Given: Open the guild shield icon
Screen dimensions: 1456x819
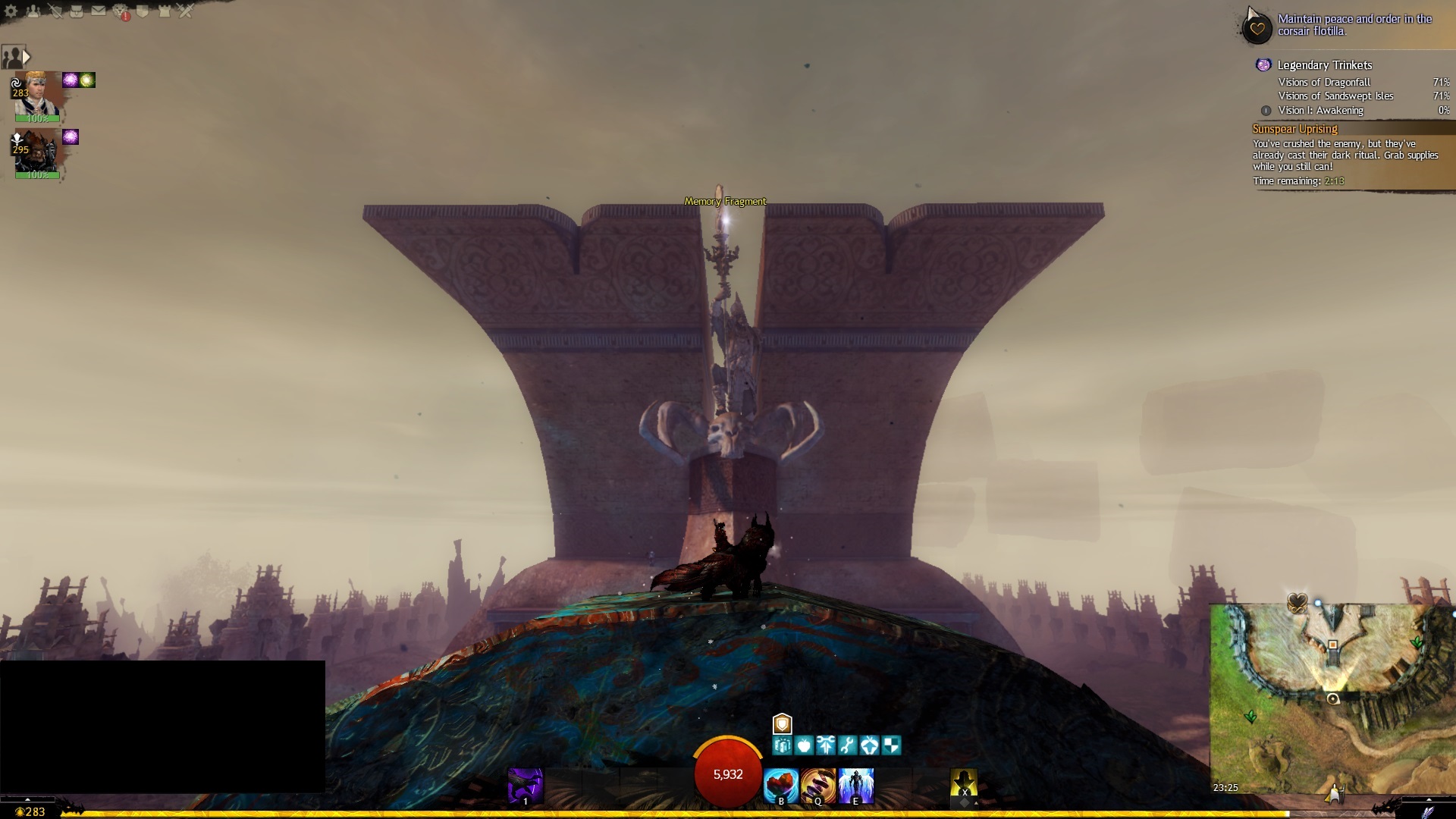Looking at the screenshot, I should pyautogui.click(x=143, y=11).
